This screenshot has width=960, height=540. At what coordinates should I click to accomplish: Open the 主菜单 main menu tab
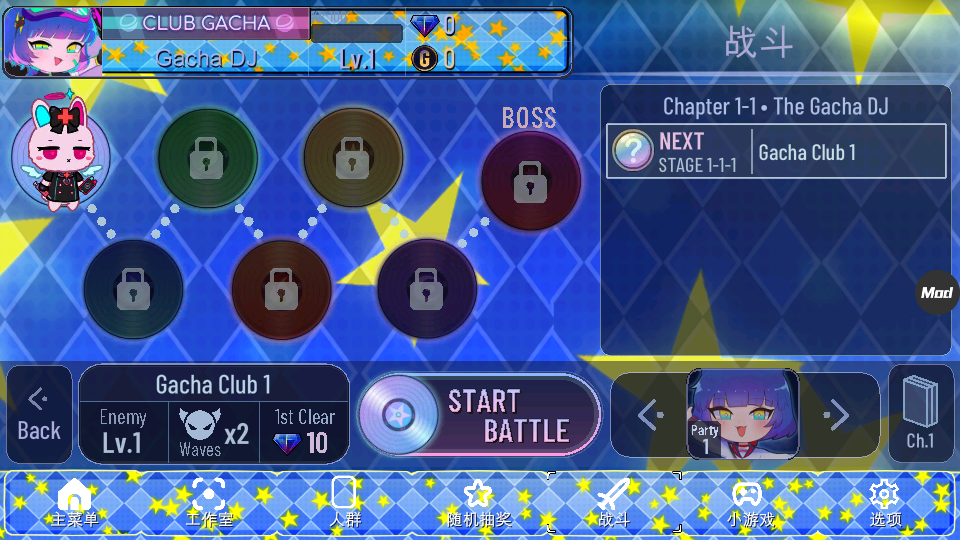[75, 503]
